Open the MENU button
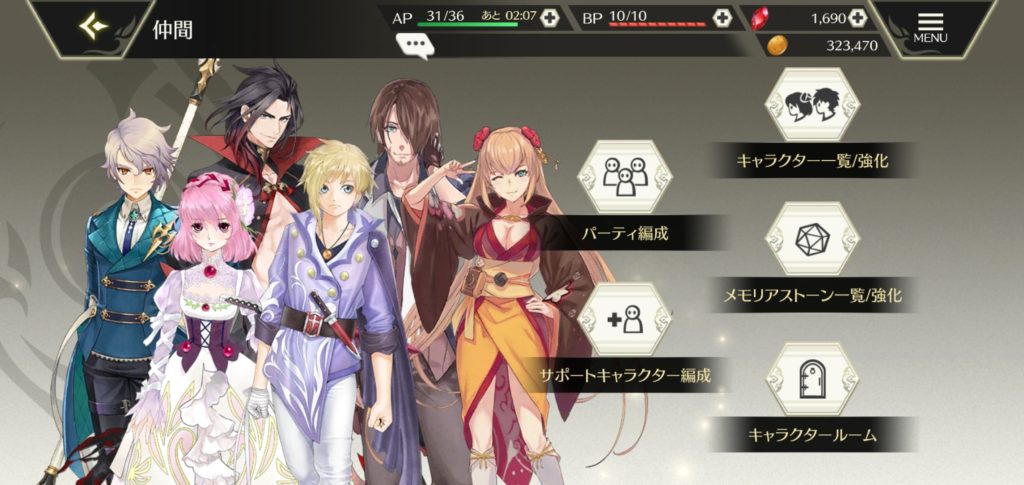This screenshot has height=485, width=1024. pos(930,27)
